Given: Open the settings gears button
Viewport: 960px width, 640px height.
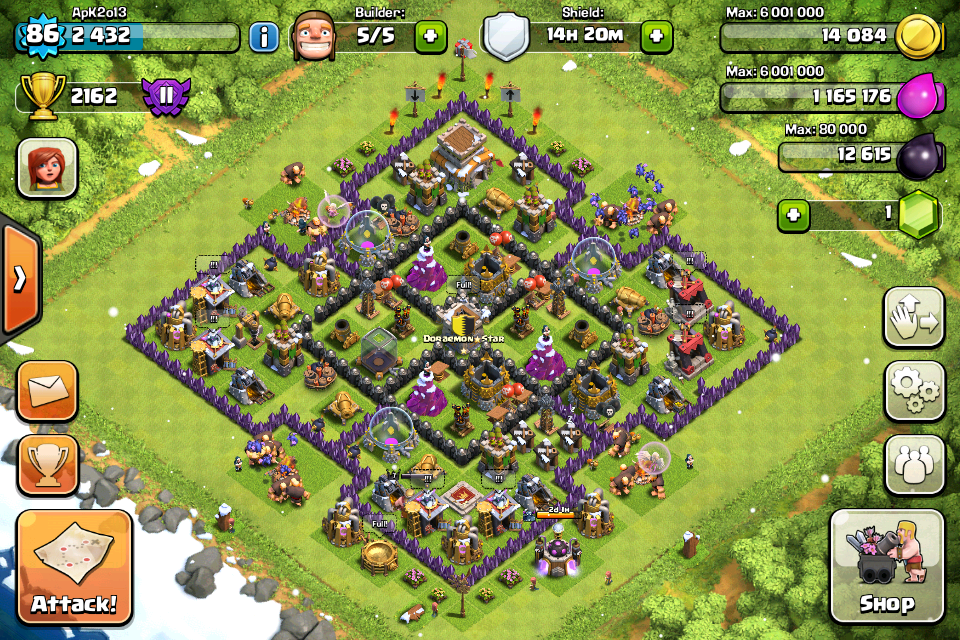Looking at the screenshot, I should pos(914,391).
